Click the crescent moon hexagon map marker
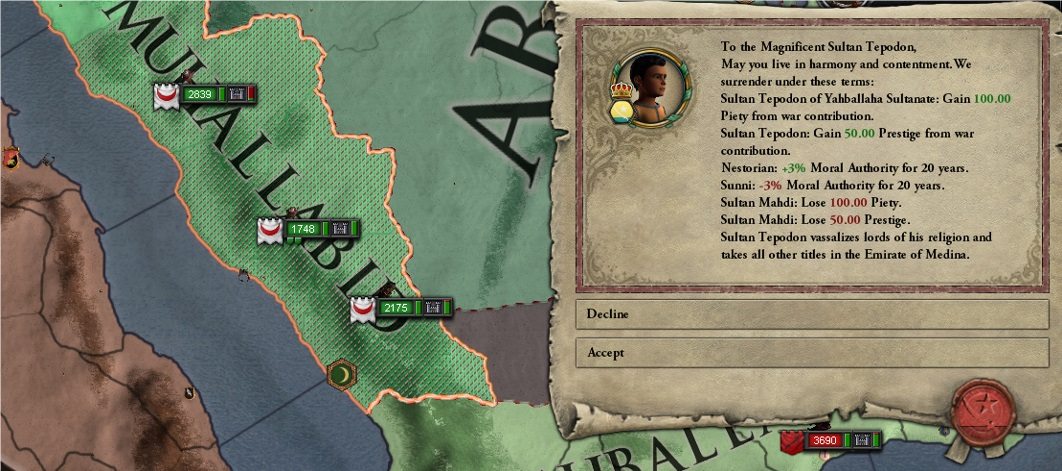This screenshot has height=471, width=1062. (342, 374)
